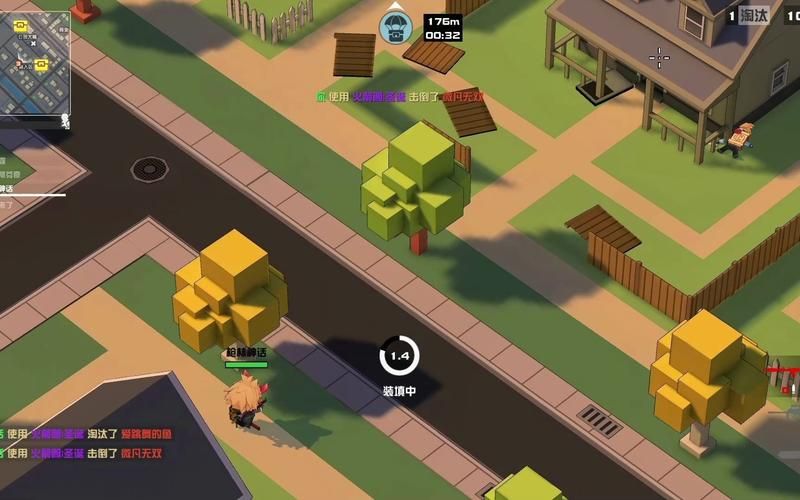Click the airdrop parachute marker icon

395,28
